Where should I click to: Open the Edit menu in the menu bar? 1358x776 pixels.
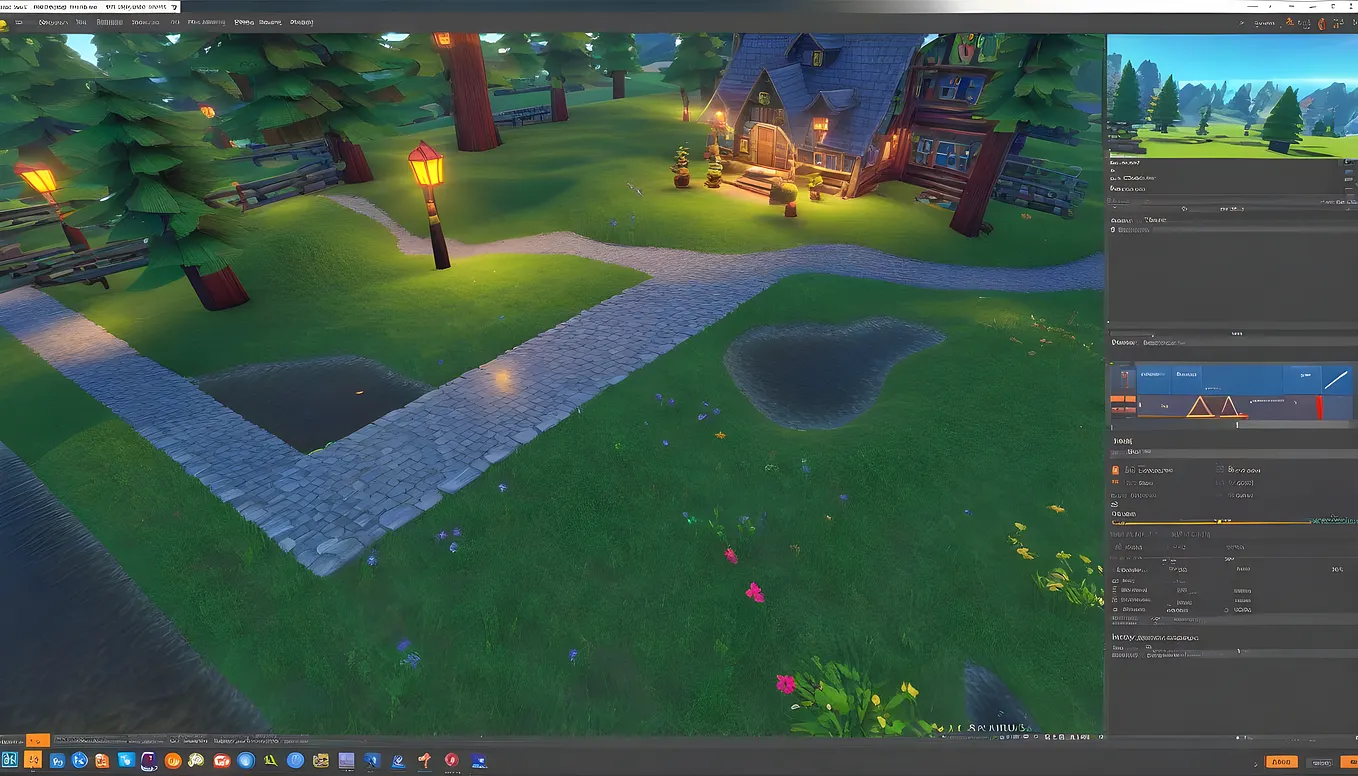point(82,21)
